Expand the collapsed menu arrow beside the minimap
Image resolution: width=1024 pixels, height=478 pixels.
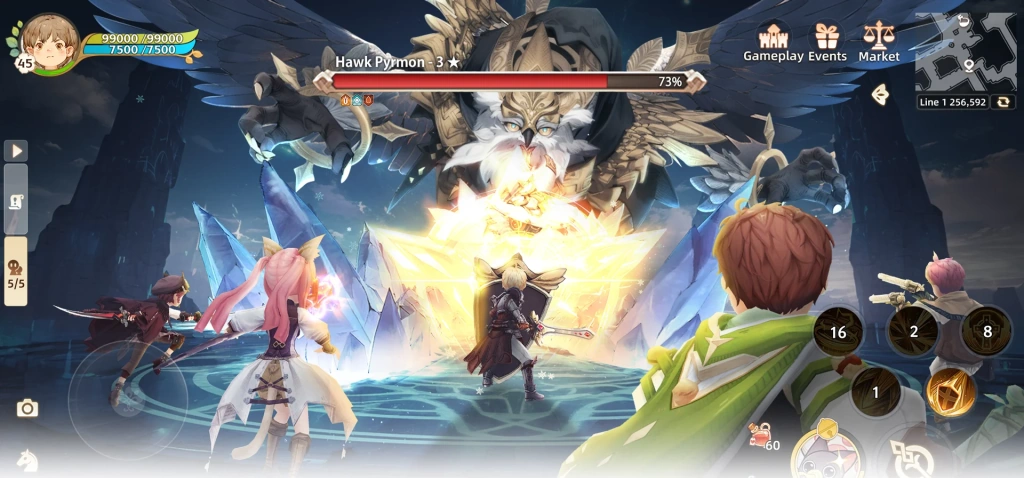(880, 94)
